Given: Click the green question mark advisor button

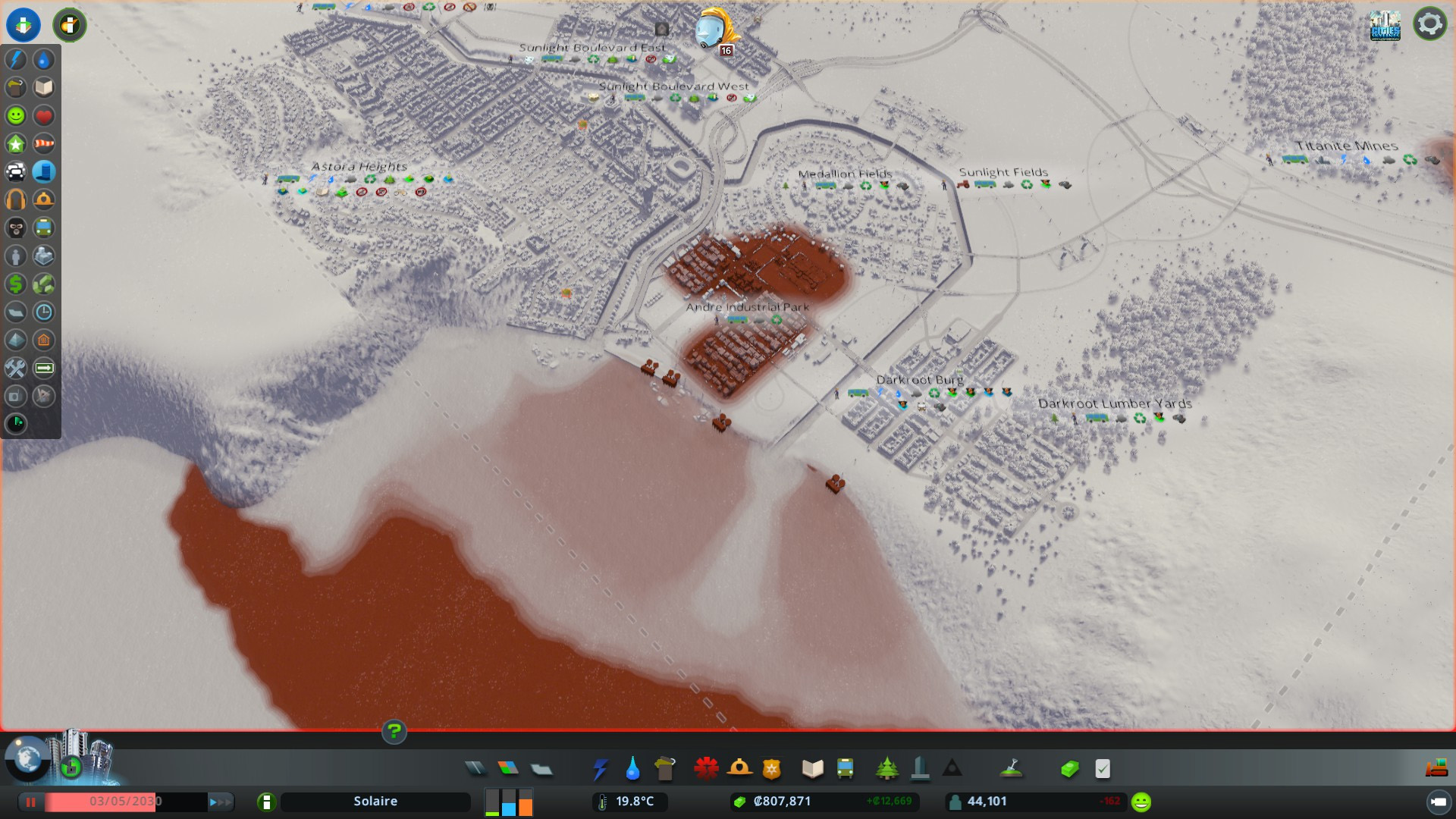Looking at the screenshot, I should pyautogui.click(x=394, y=732).
